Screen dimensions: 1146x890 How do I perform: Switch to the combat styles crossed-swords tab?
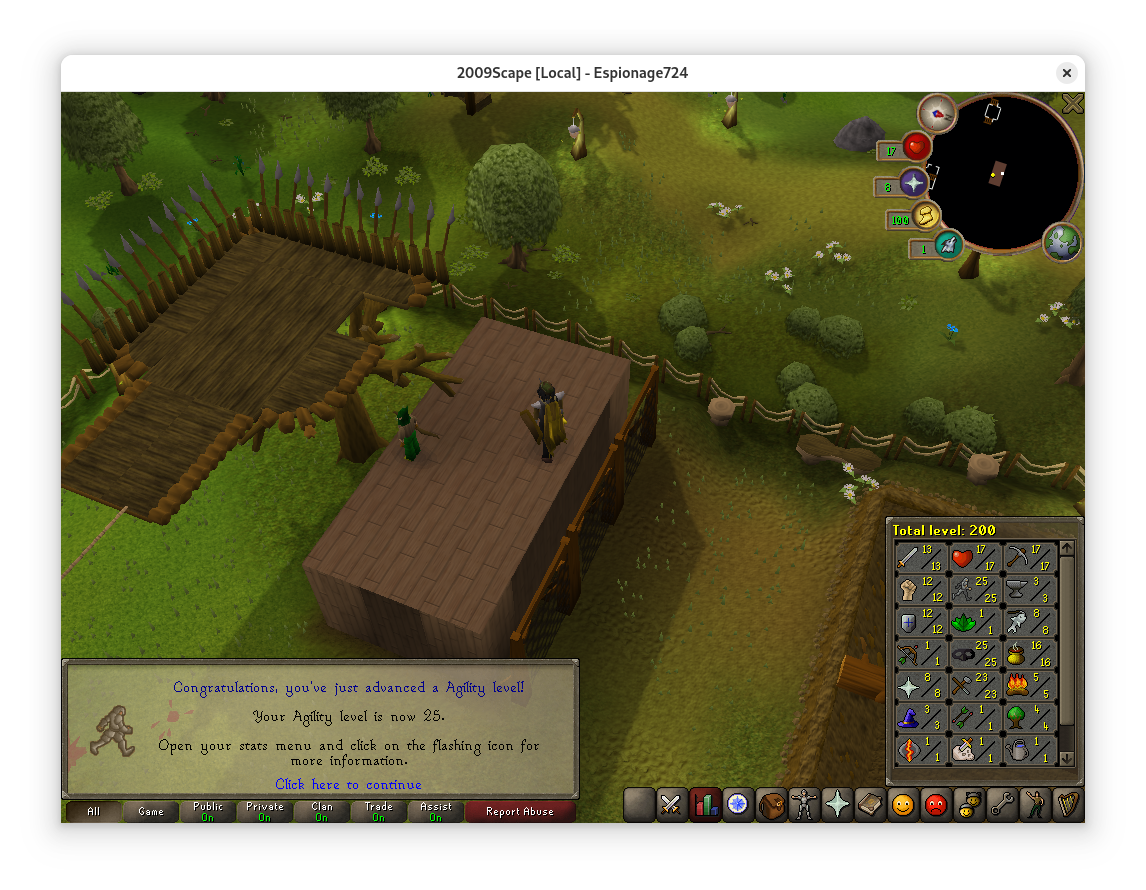670,805
